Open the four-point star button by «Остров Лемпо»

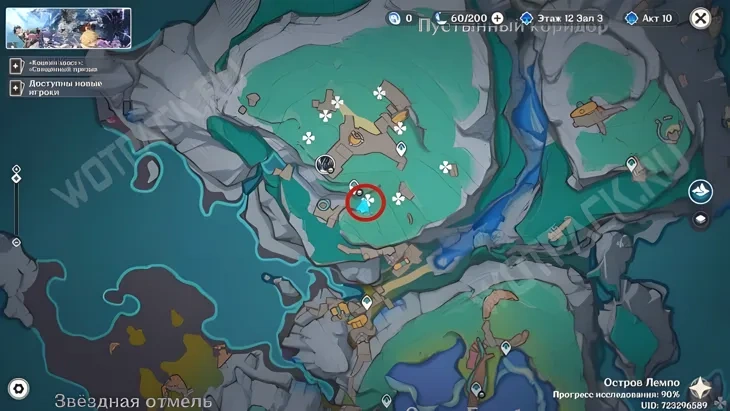pos(706,388)
